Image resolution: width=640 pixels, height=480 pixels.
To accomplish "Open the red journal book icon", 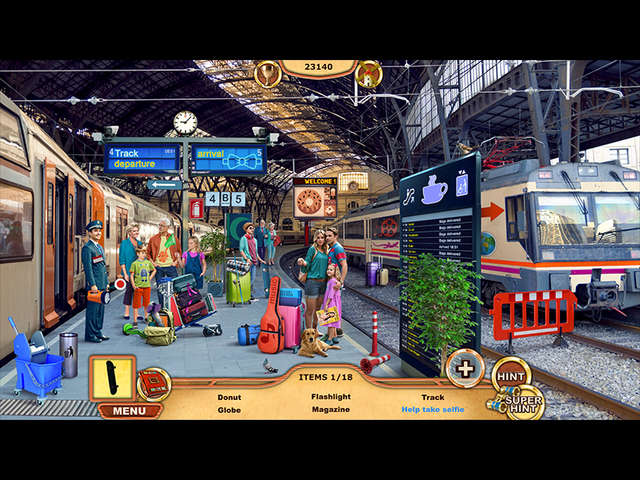I will [x=153, y=383].
